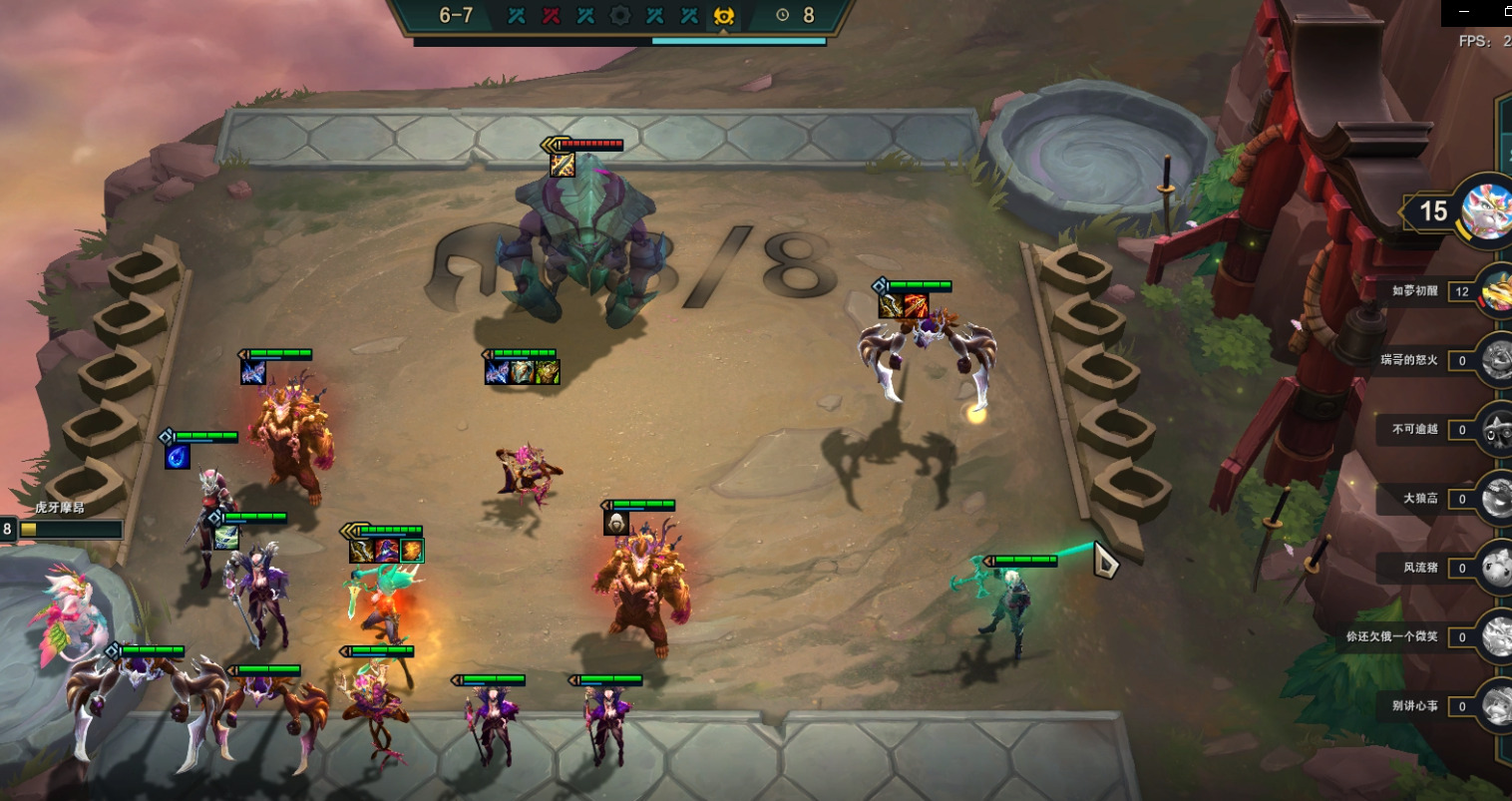This screenshot has width=1512, height=801.
Task: Minimize the game window
Action: pos(1464,12)
